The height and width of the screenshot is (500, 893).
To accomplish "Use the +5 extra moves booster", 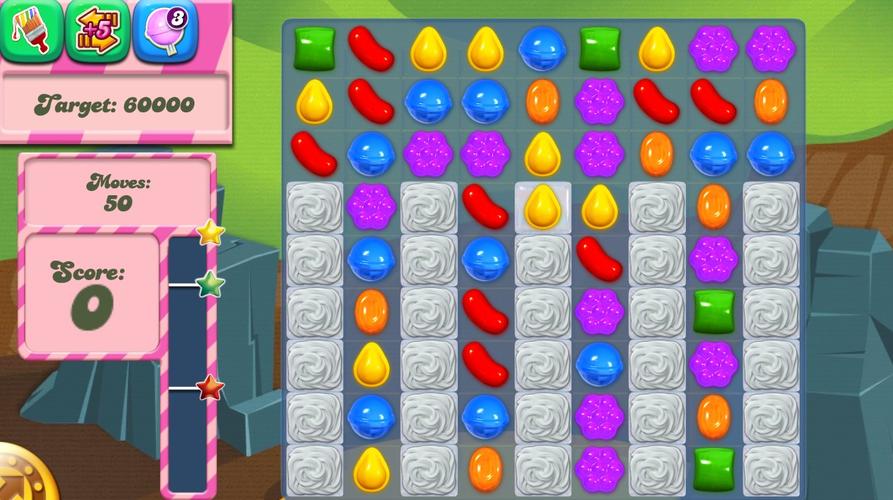I will 96,30.
